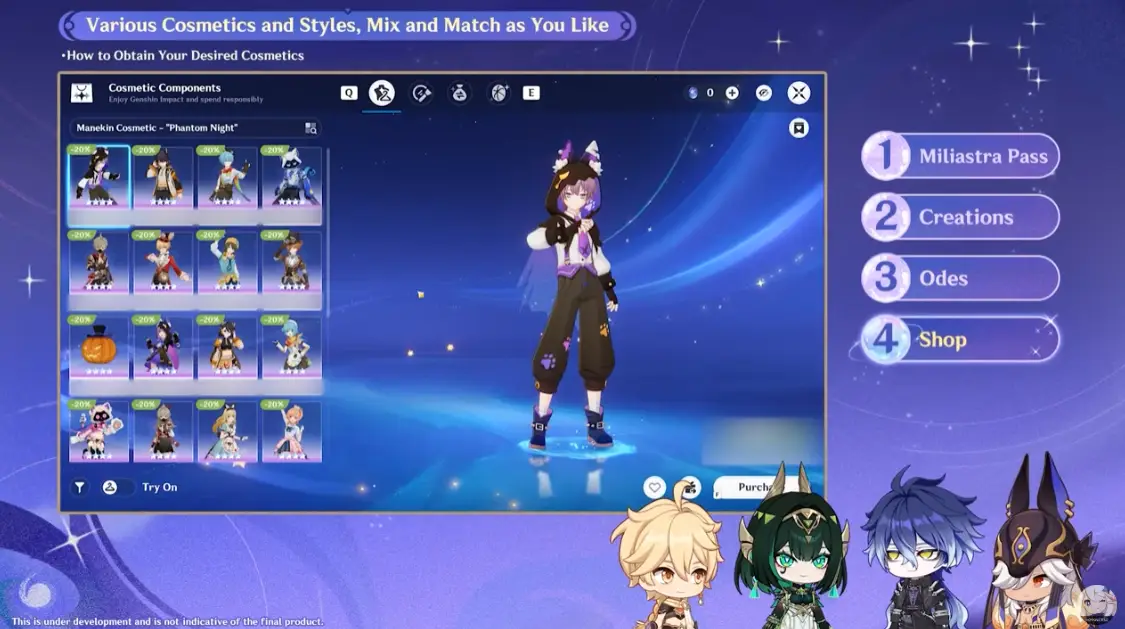Select the cat-hood outfit thumbnail

point(99,178)
